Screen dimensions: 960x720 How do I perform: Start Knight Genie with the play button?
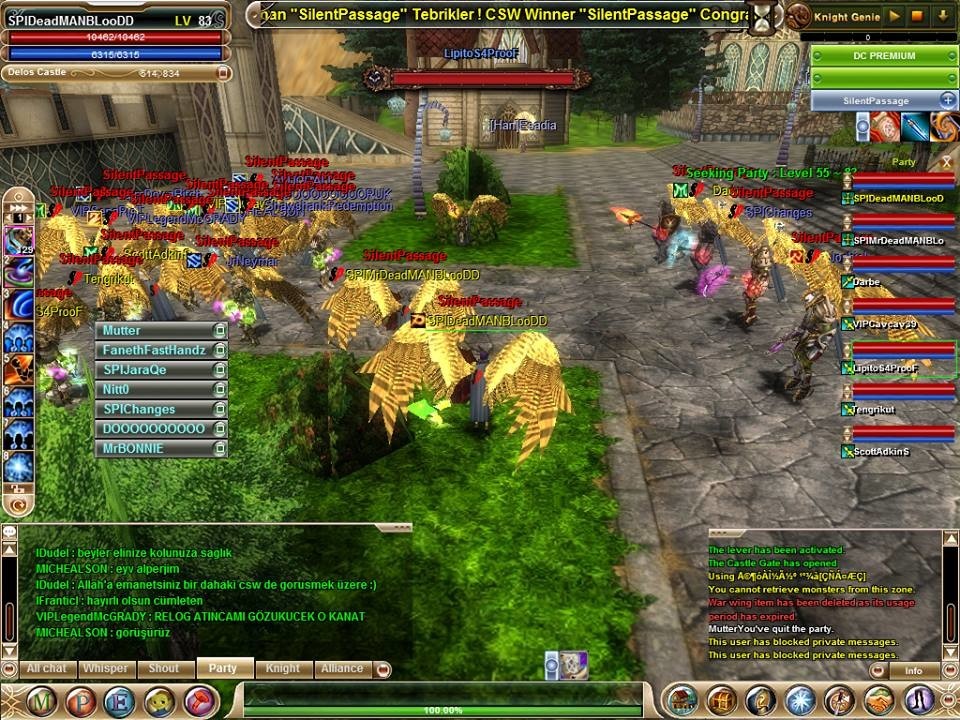895,16
